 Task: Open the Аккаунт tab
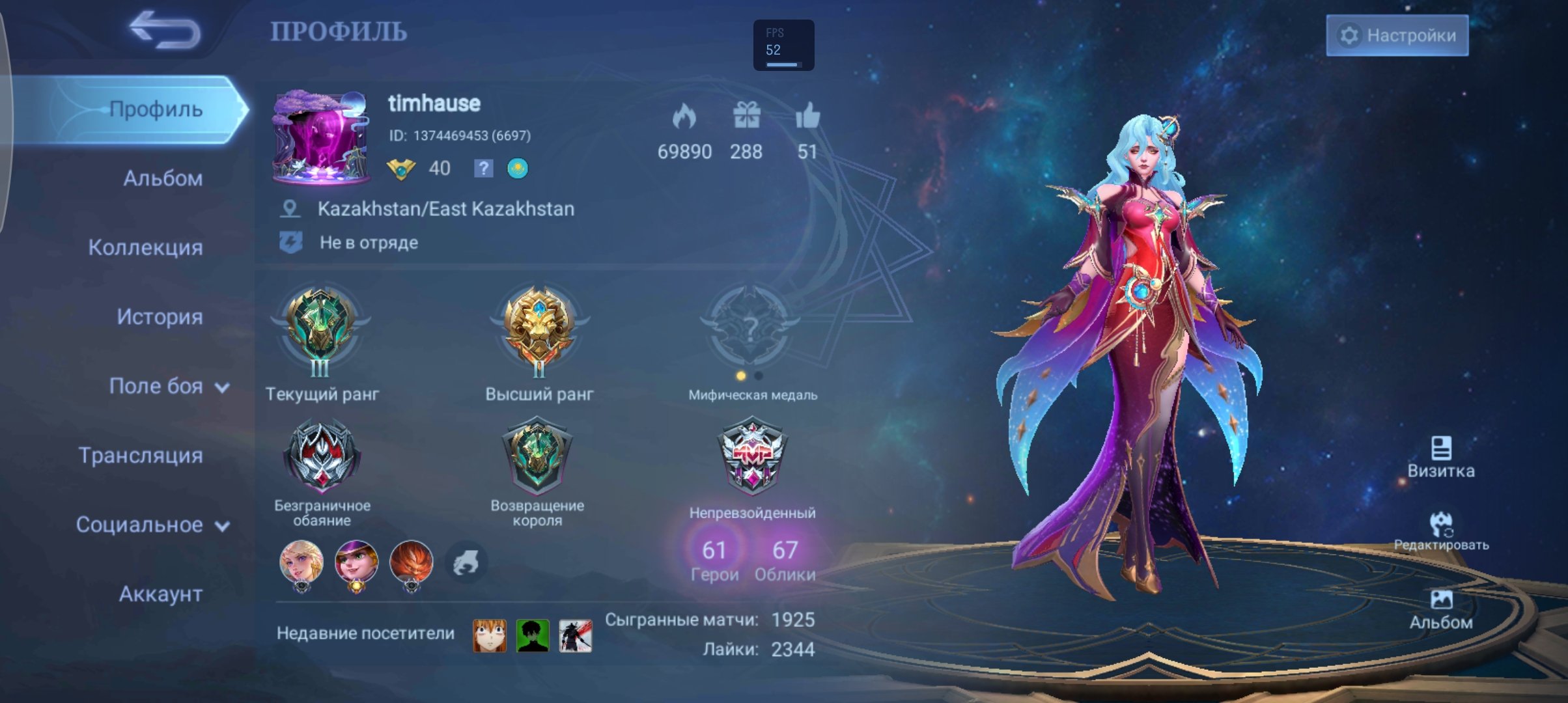pyautogui.click(x=160, y=594)
